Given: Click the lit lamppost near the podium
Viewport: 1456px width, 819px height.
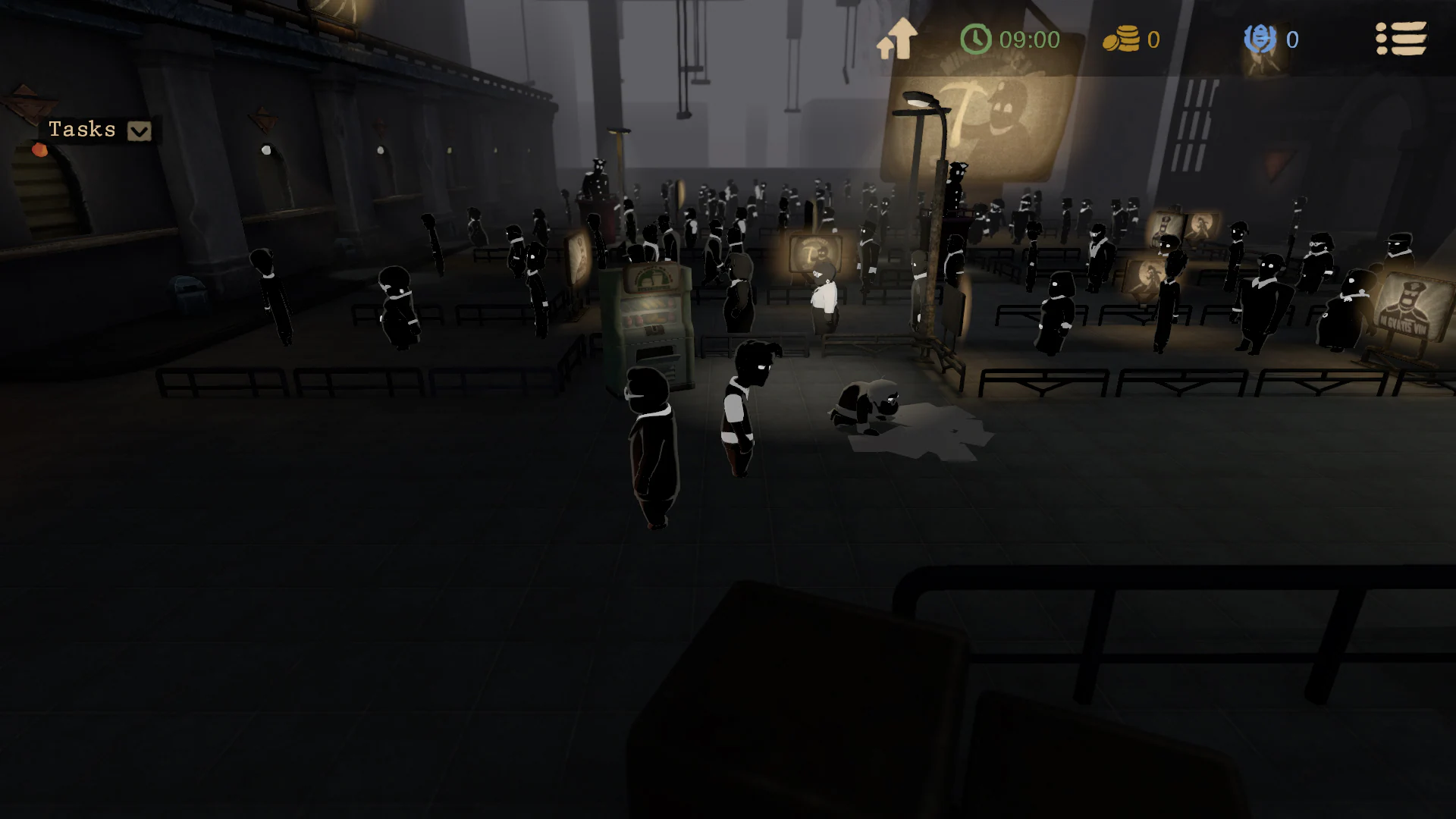Looking at the screenshot, I should (918, 102).
